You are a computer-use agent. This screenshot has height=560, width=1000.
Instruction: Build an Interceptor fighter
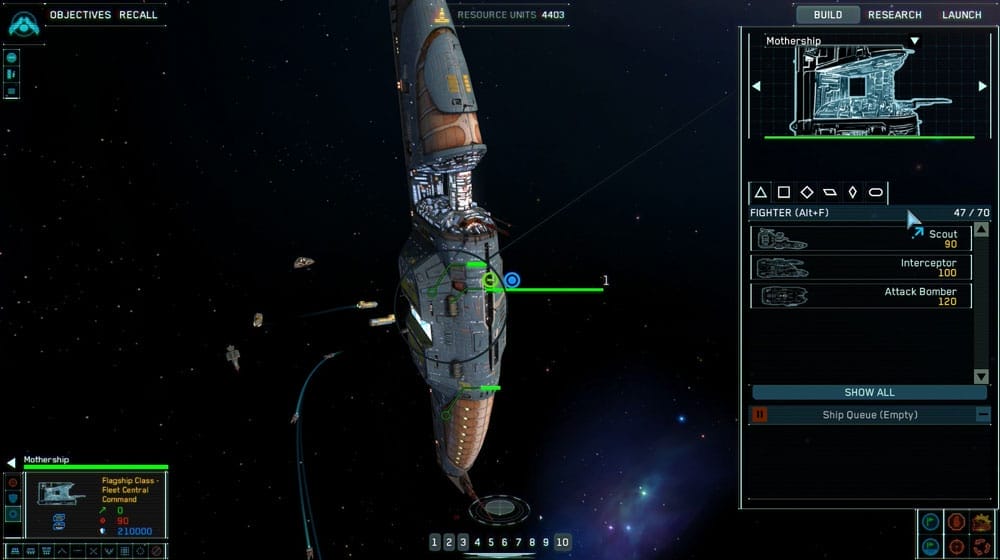tap(860, 267)
